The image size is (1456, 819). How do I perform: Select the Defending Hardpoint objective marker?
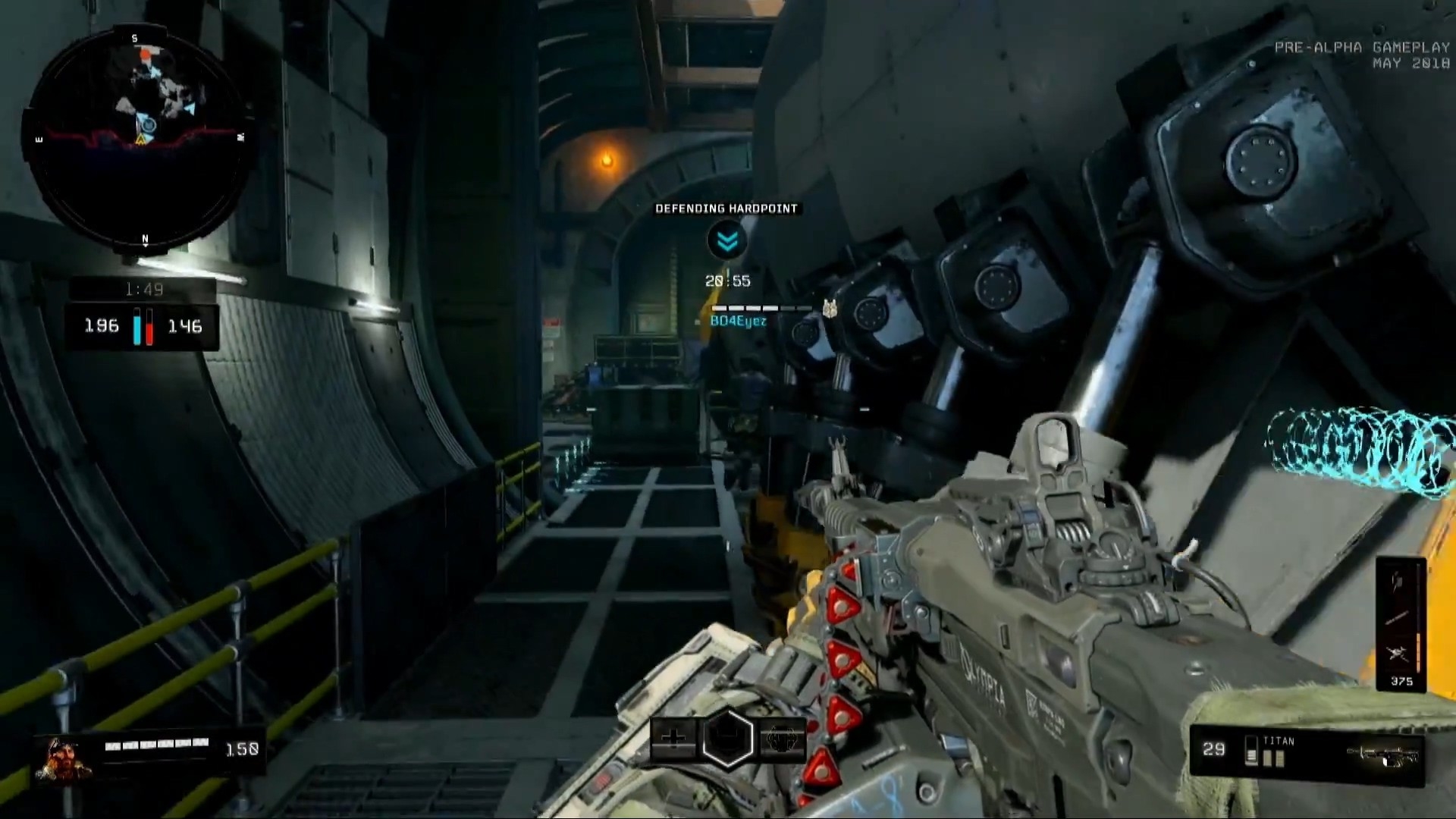pos(726,240)
